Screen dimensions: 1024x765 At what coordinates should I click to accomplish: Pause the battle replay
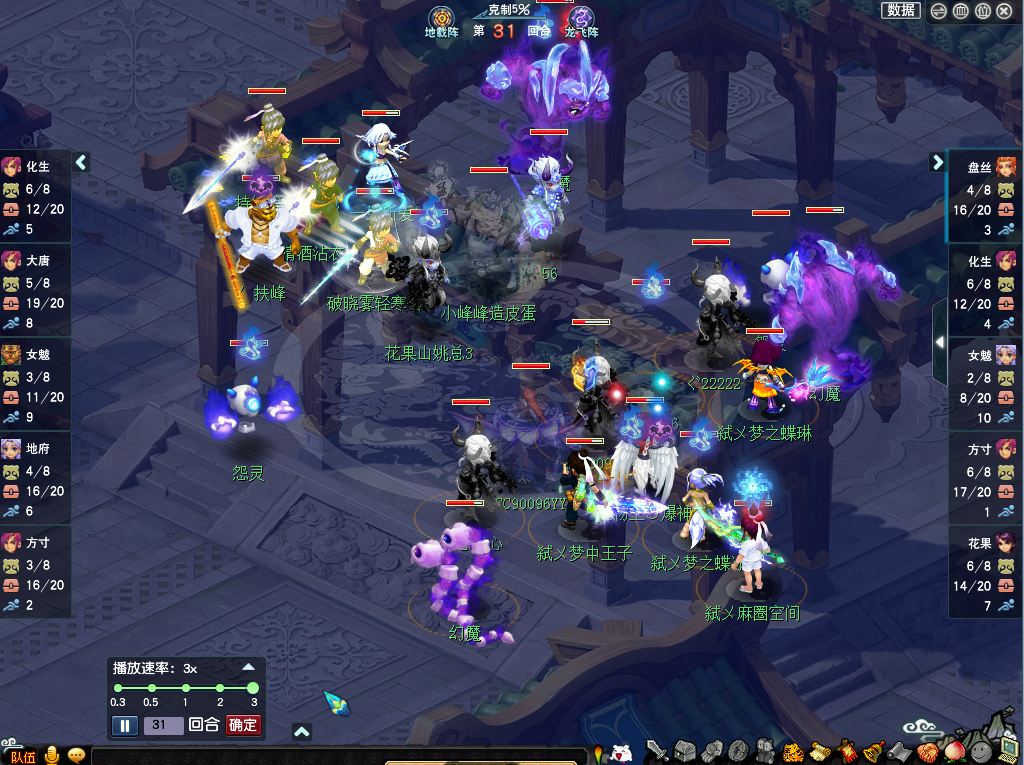(124, 725)
